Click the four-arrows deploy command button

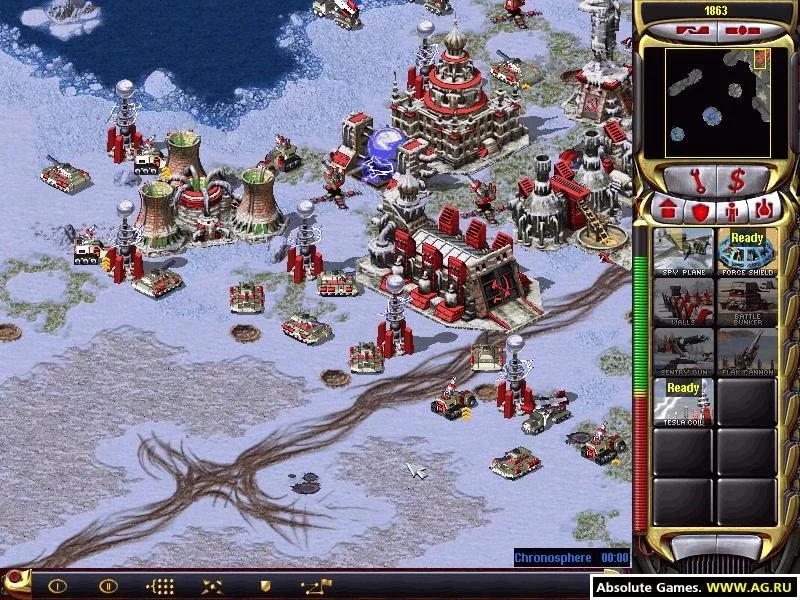point(212,585)
